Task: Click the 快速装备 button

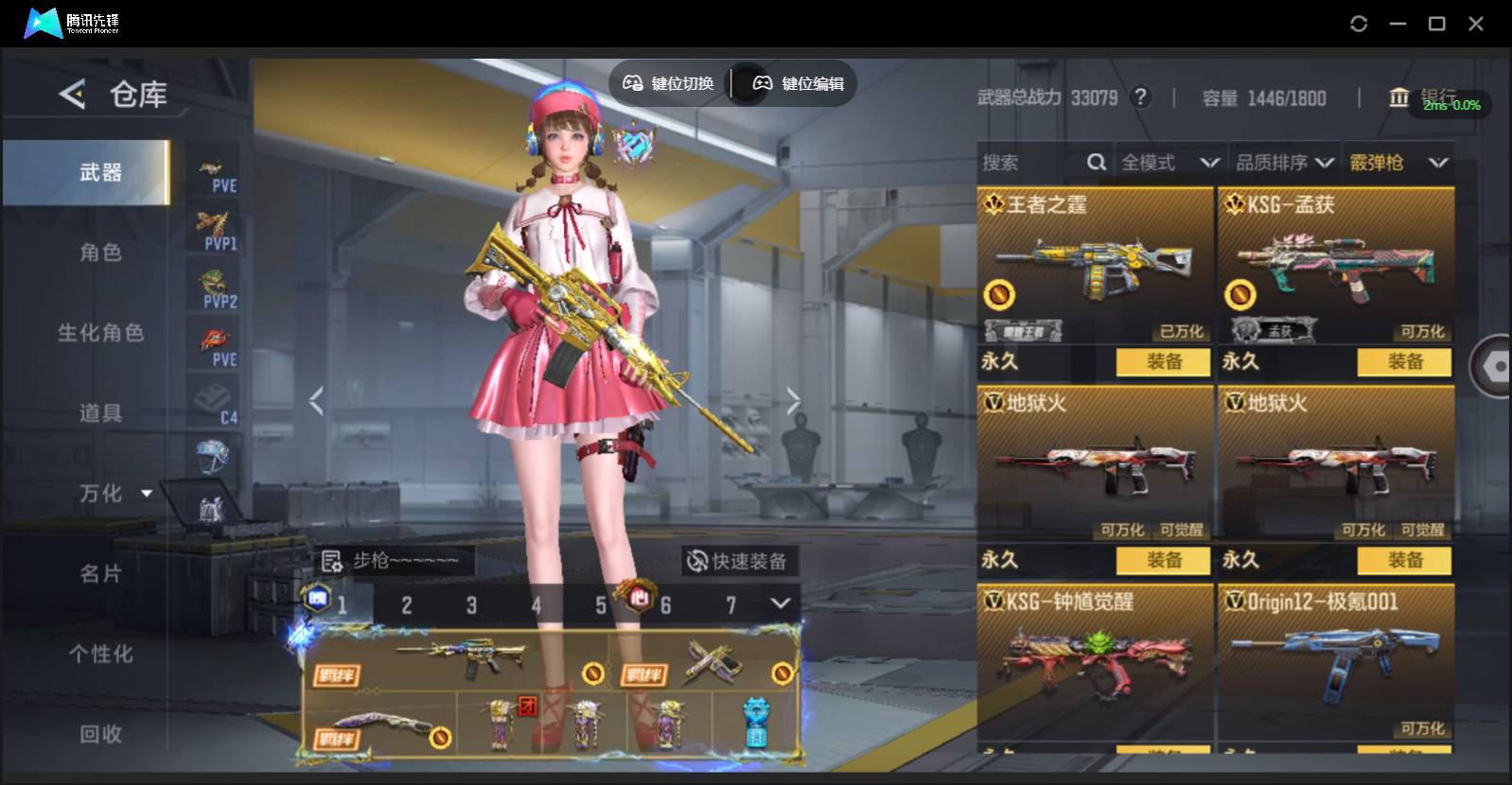Action: coord(739,561)
